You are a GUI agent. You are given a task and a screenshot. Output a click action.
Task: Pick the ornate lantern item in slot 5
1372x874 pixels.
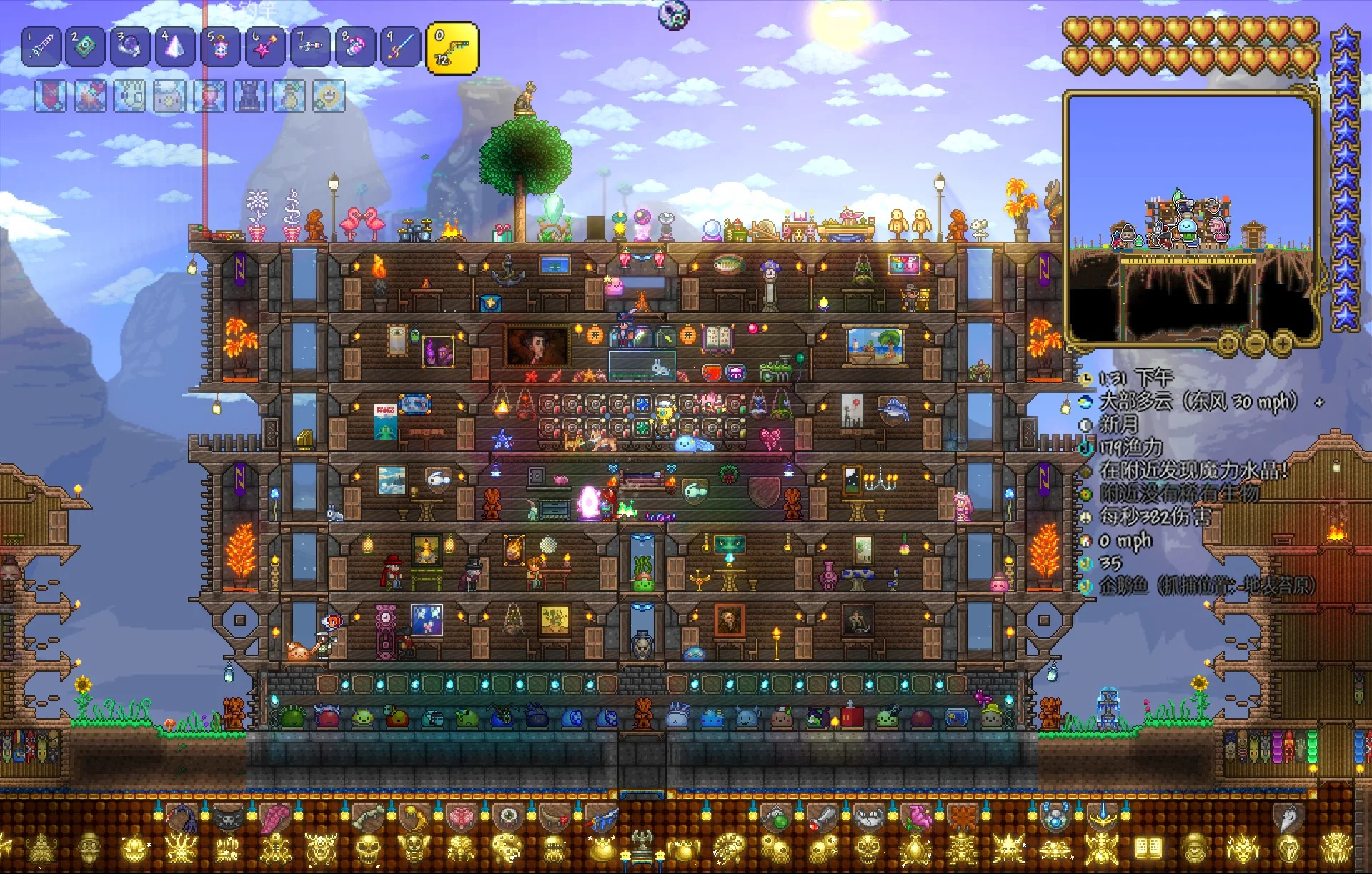220,47
